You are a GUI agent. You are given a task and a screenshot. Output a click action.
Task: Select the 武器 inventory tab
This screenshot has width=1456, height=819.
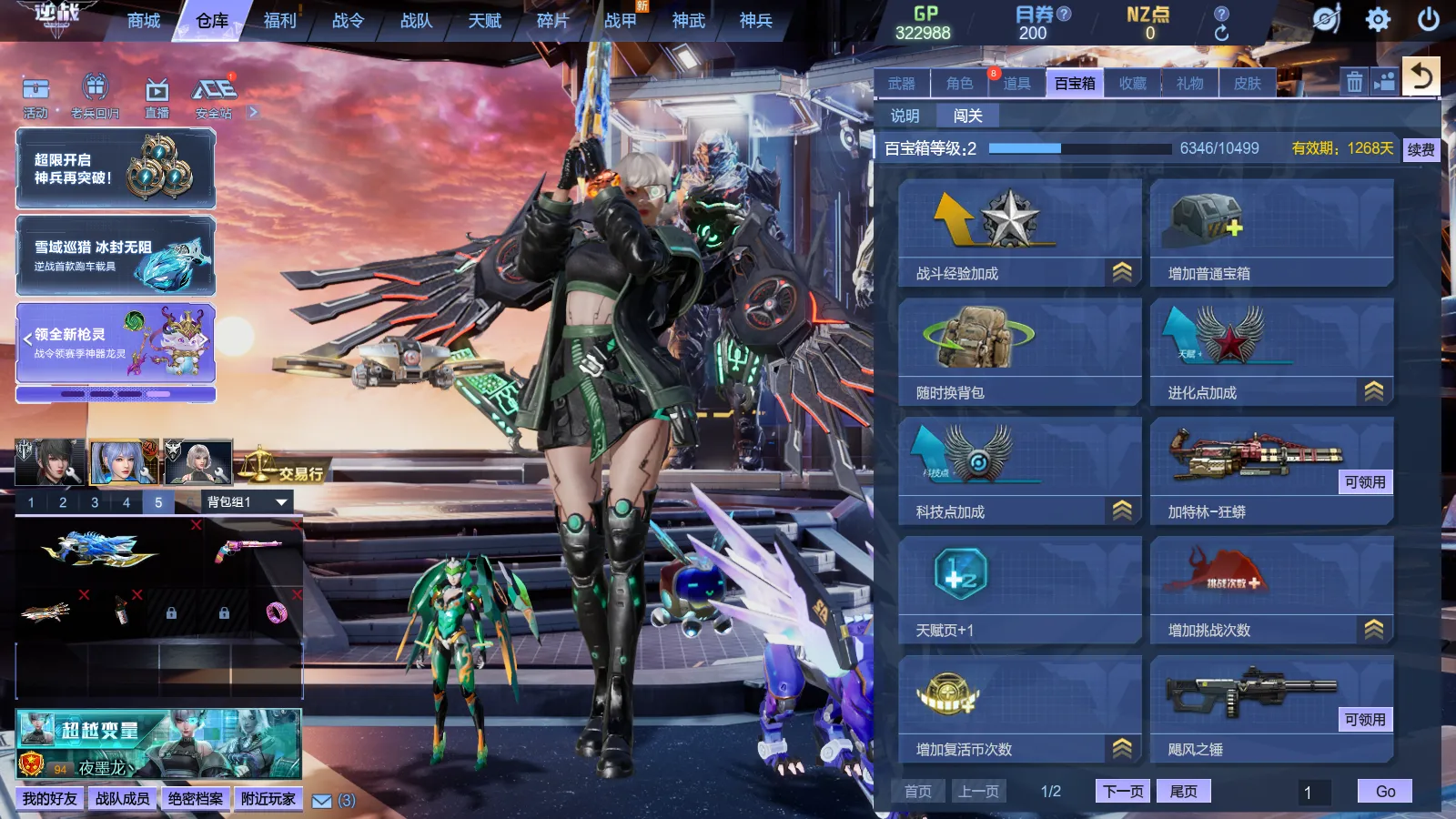pos(902,83)
